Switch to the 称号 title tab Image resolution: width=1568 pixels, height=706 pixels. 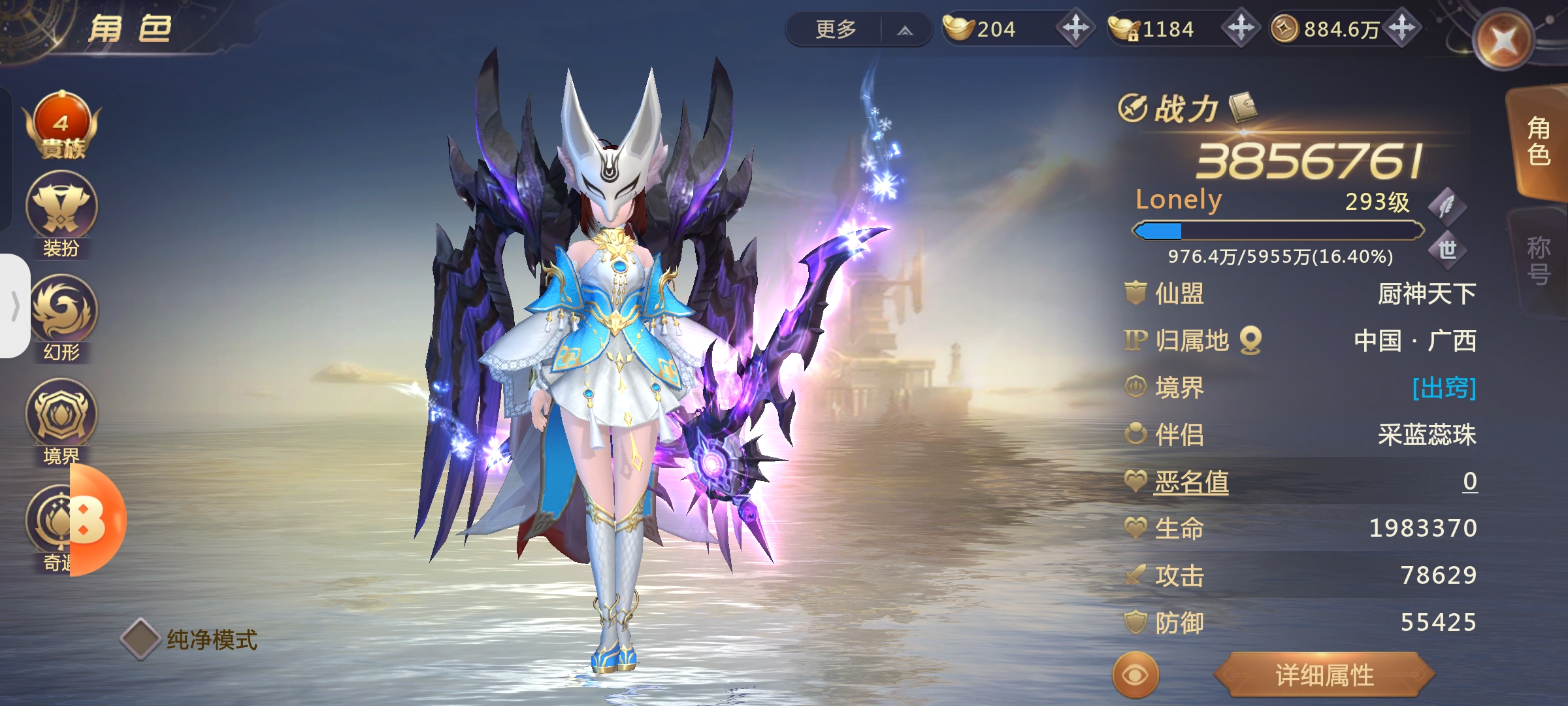1538,260
